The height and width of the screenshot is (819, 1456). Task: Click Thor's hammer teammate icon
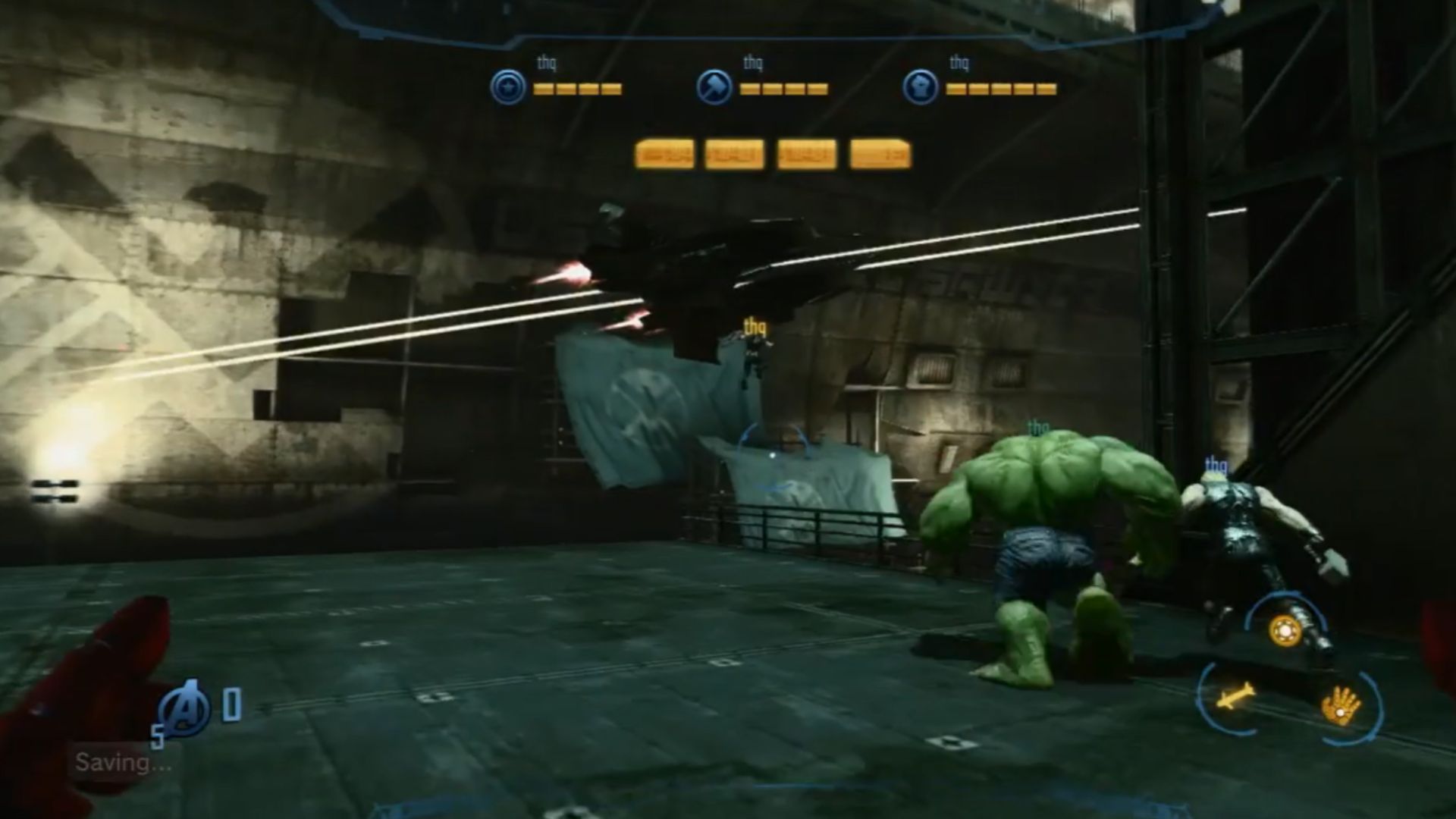pos(714,87)
